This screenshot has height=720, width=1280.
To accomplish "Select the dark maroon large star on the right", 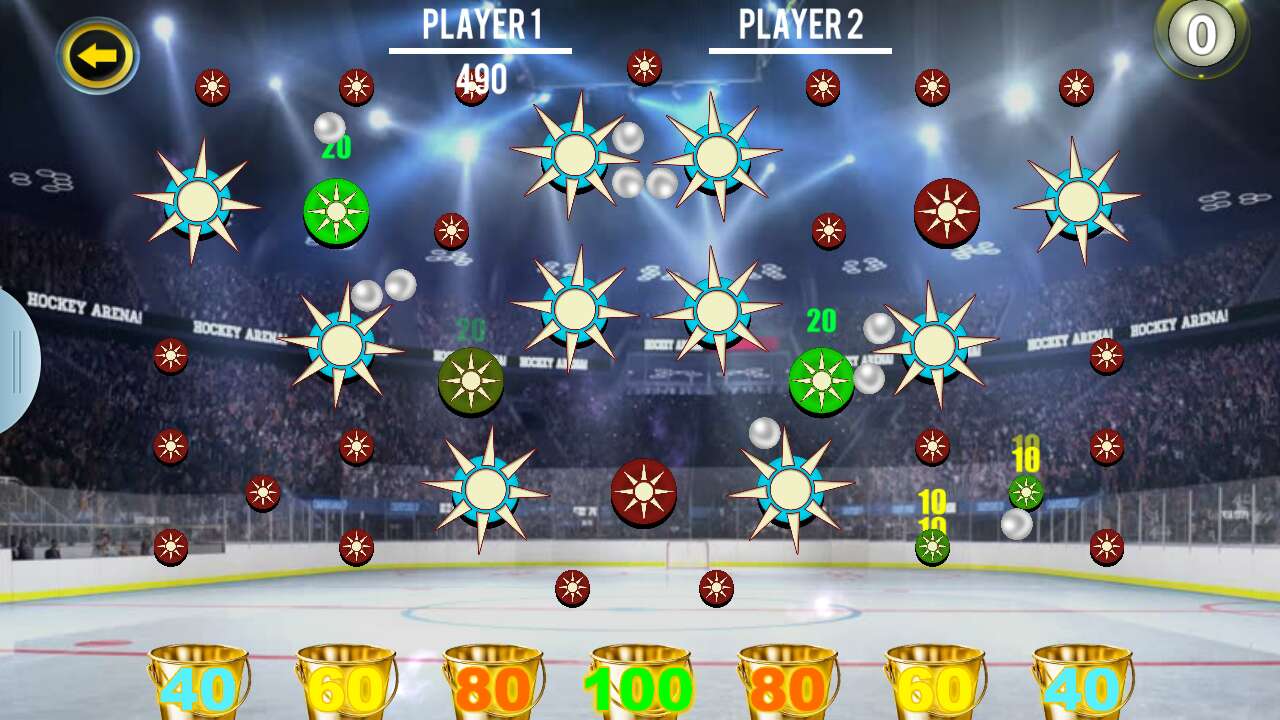I will (946, 212).
